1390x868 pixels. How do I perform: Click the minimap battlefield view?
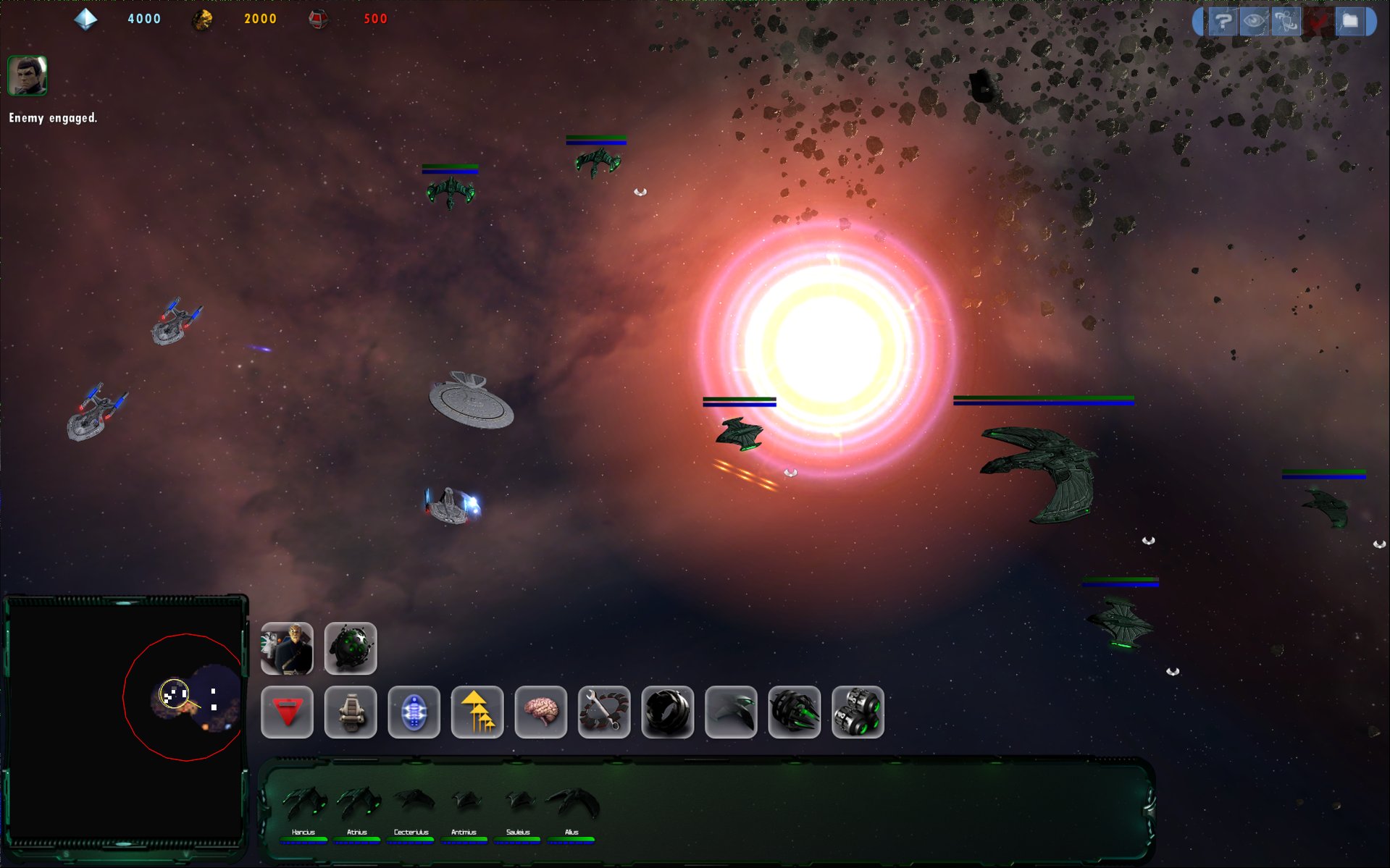tap(125, 720)
